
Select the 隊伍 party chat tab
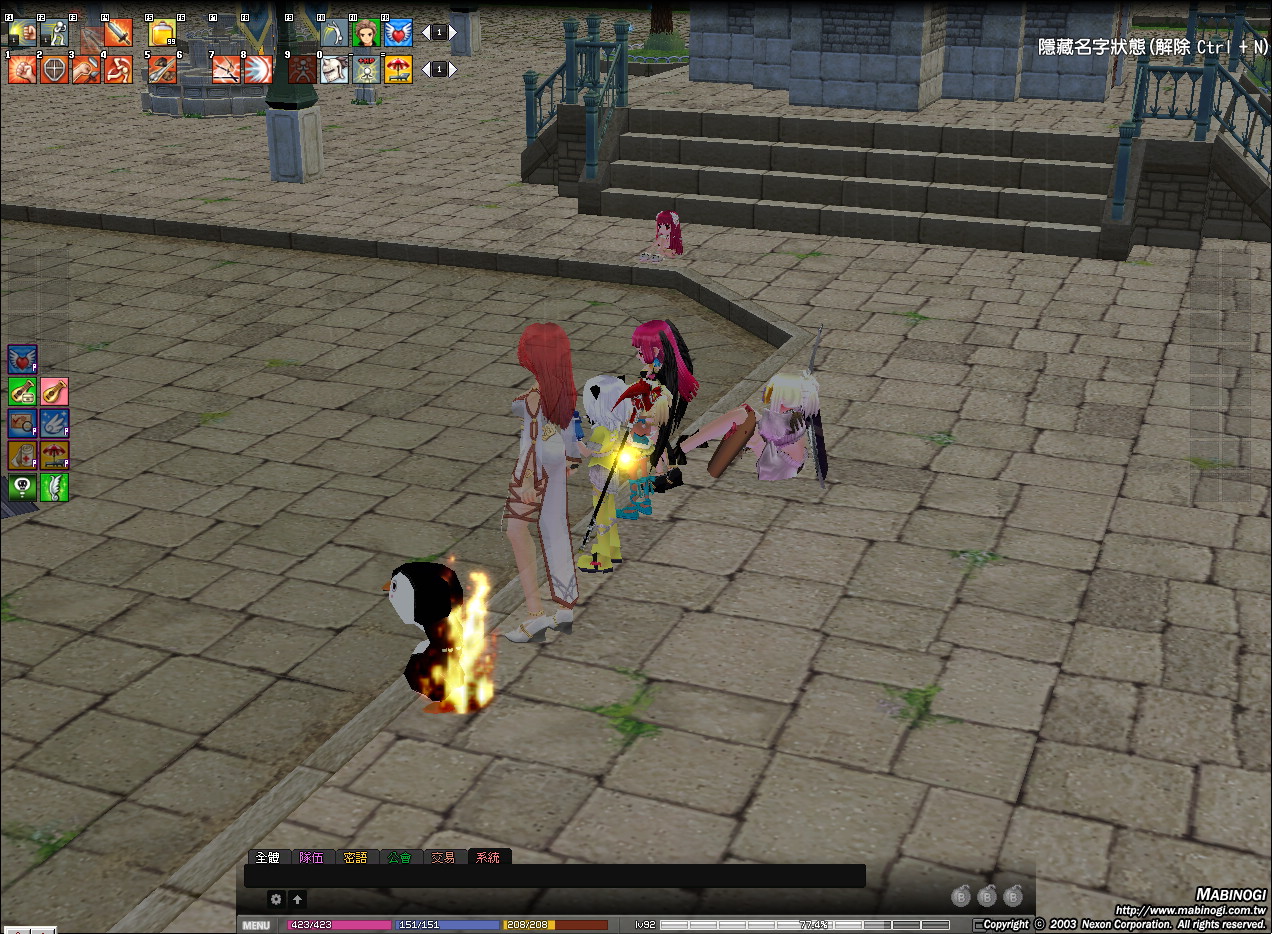(311, 858)
